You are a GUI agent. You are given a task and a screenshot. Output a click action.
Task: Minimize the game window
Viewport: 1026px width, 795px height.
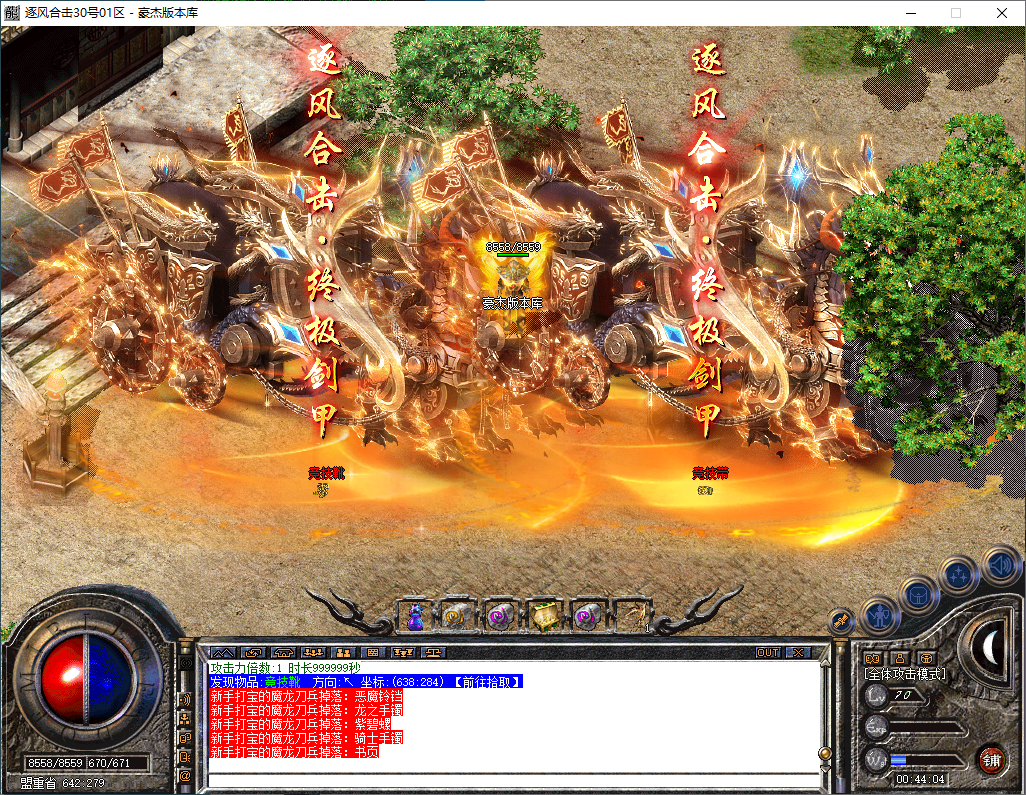tap(911, 13)
